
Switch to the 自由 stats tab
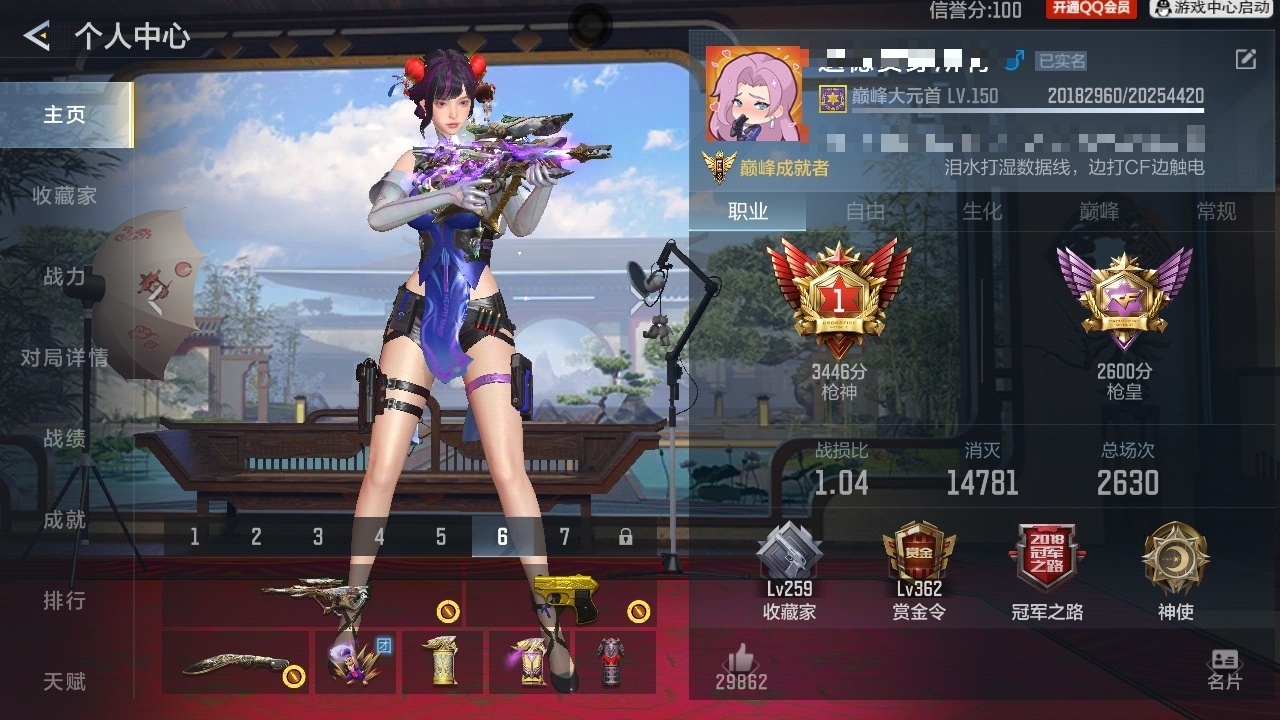tap(865, 211)
